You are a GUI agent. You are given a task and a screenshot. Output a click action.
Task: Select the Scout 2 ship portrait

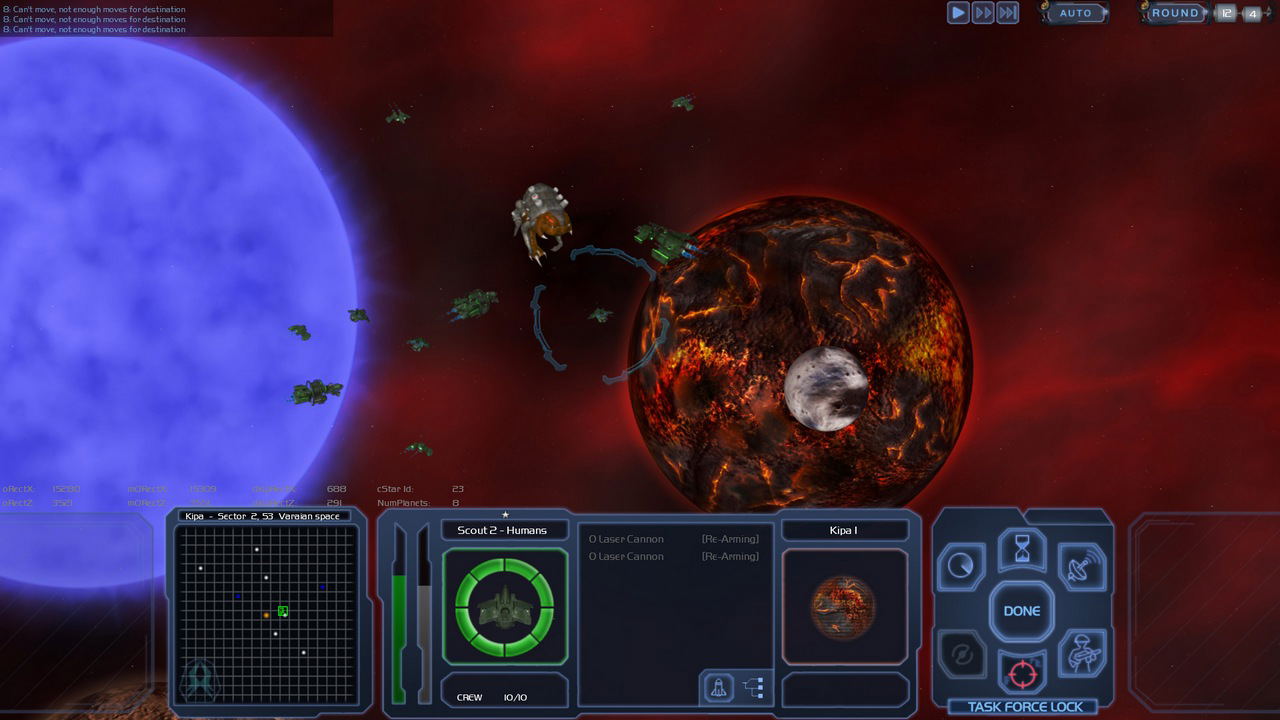click(x=505, y=606)
